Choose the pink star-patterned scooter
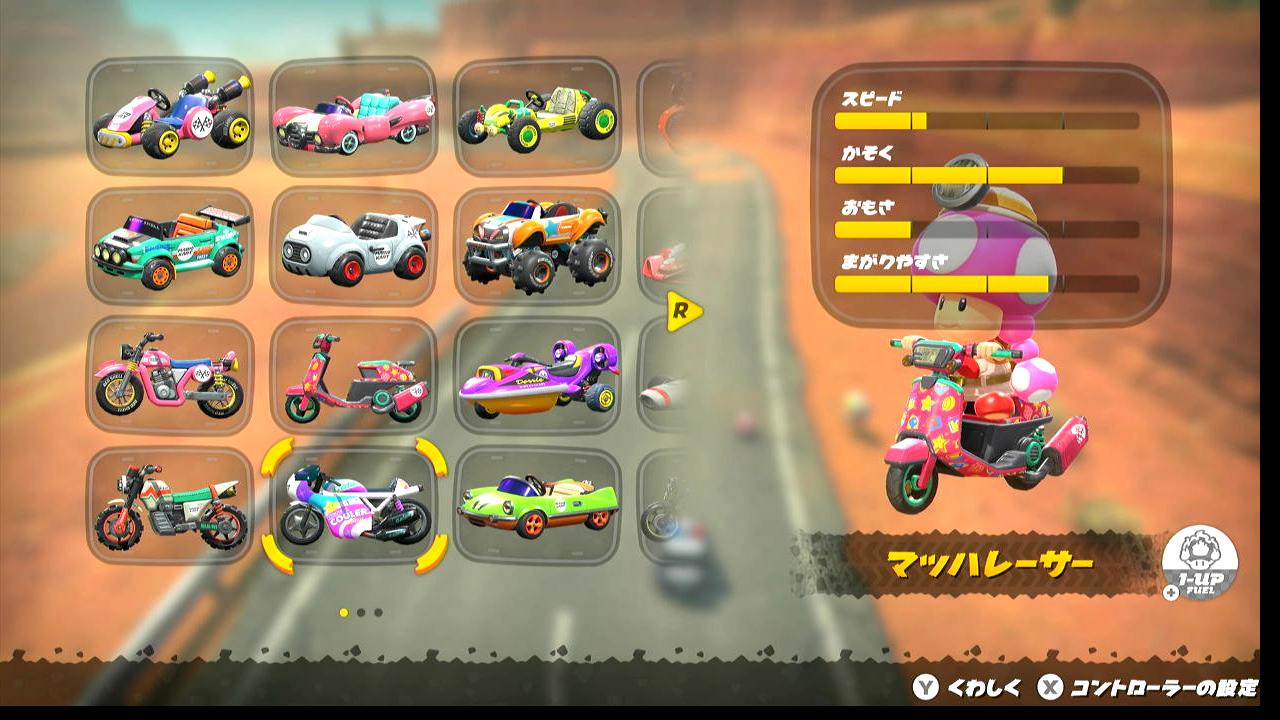Viewport: 1280px width, 720px height. [353, 376]
